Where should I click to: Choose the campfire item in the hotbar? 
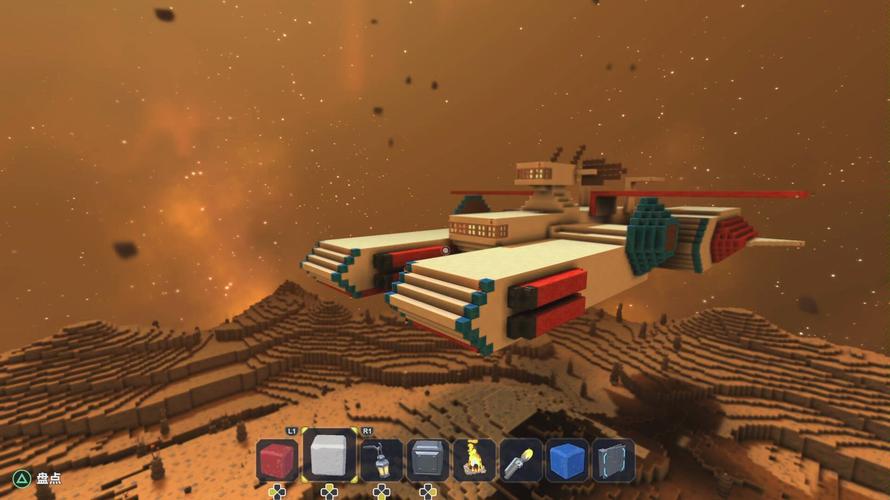474,461
